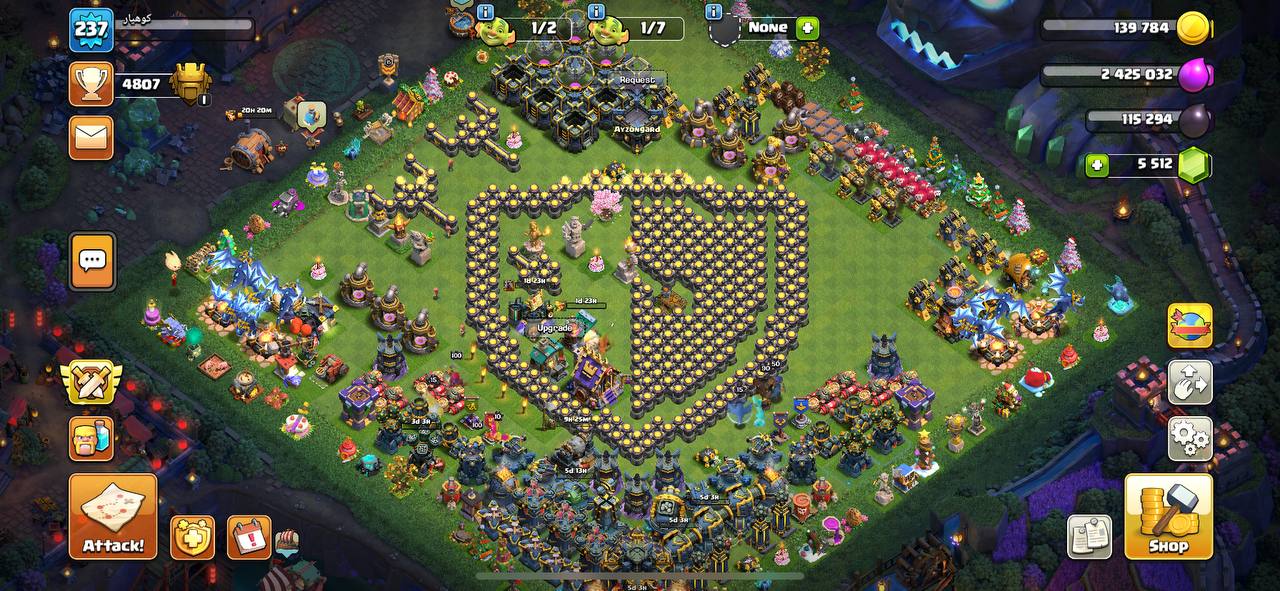Open the crossed swords clan war button
The height and width of the screenshot is (591, 1280).
tap(91, 383)
